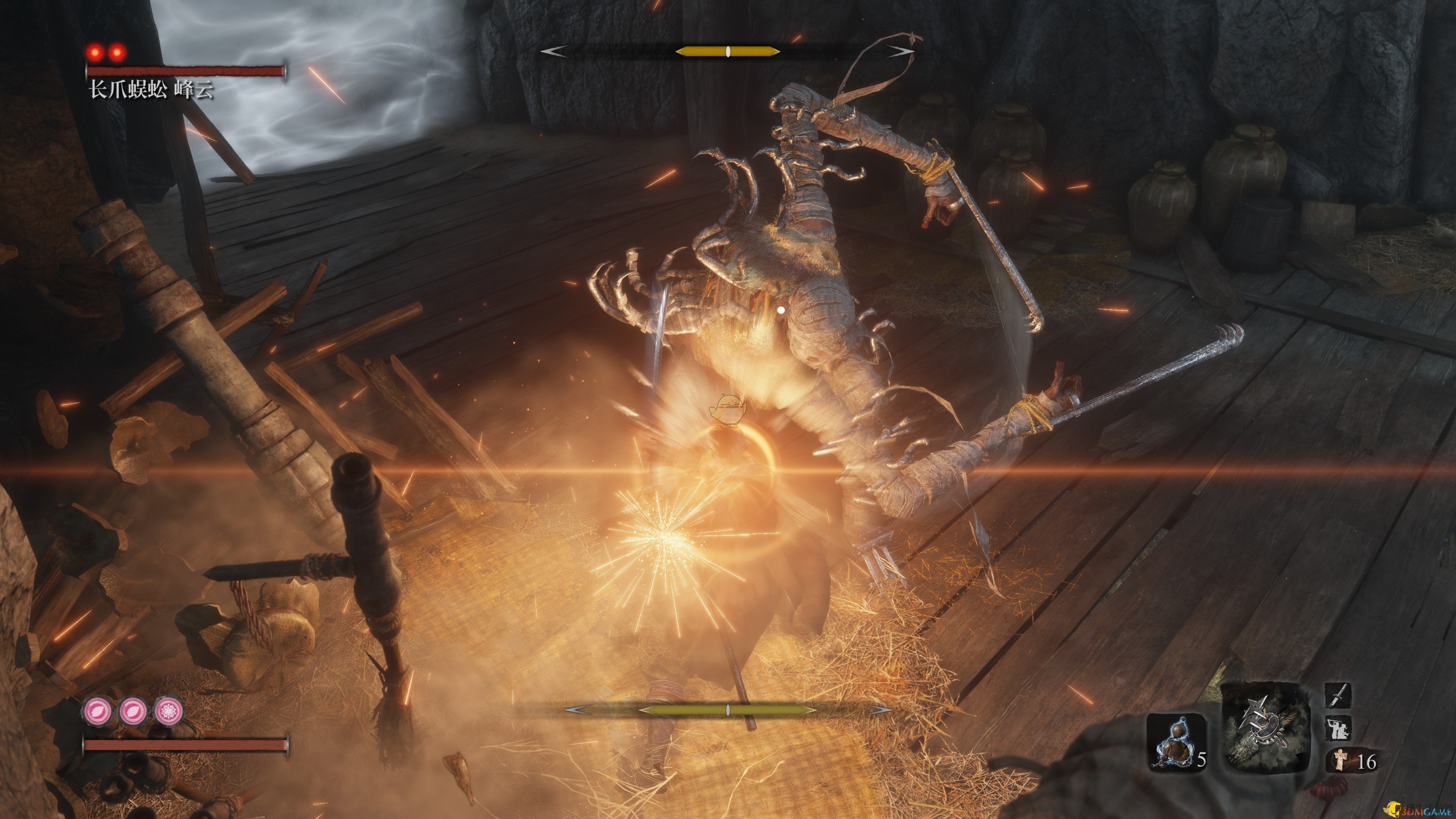This screenshot has height=819, width=1456.
Task: Click the two-figure ninjutsu icon
Action: (1338, 728)
